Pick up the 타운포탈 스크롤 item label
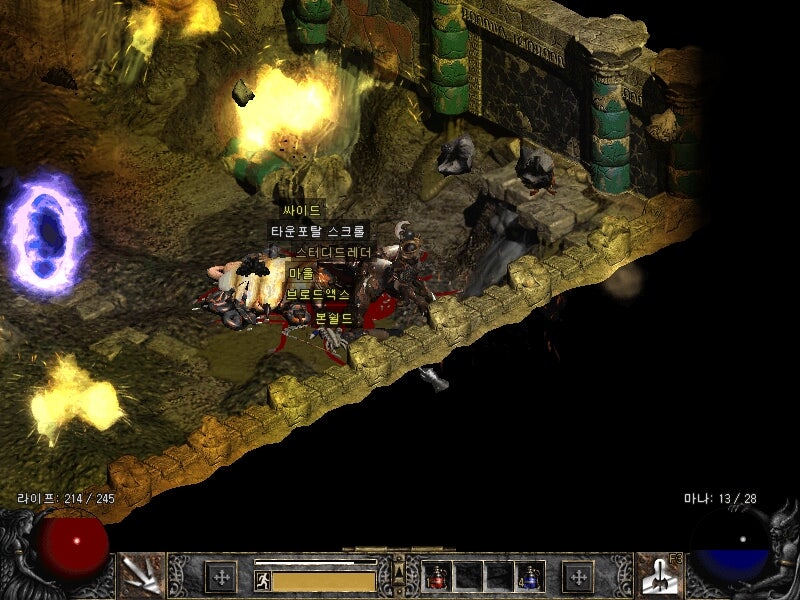The width and height of the screenshot is (800, 600). click(319, 231)
